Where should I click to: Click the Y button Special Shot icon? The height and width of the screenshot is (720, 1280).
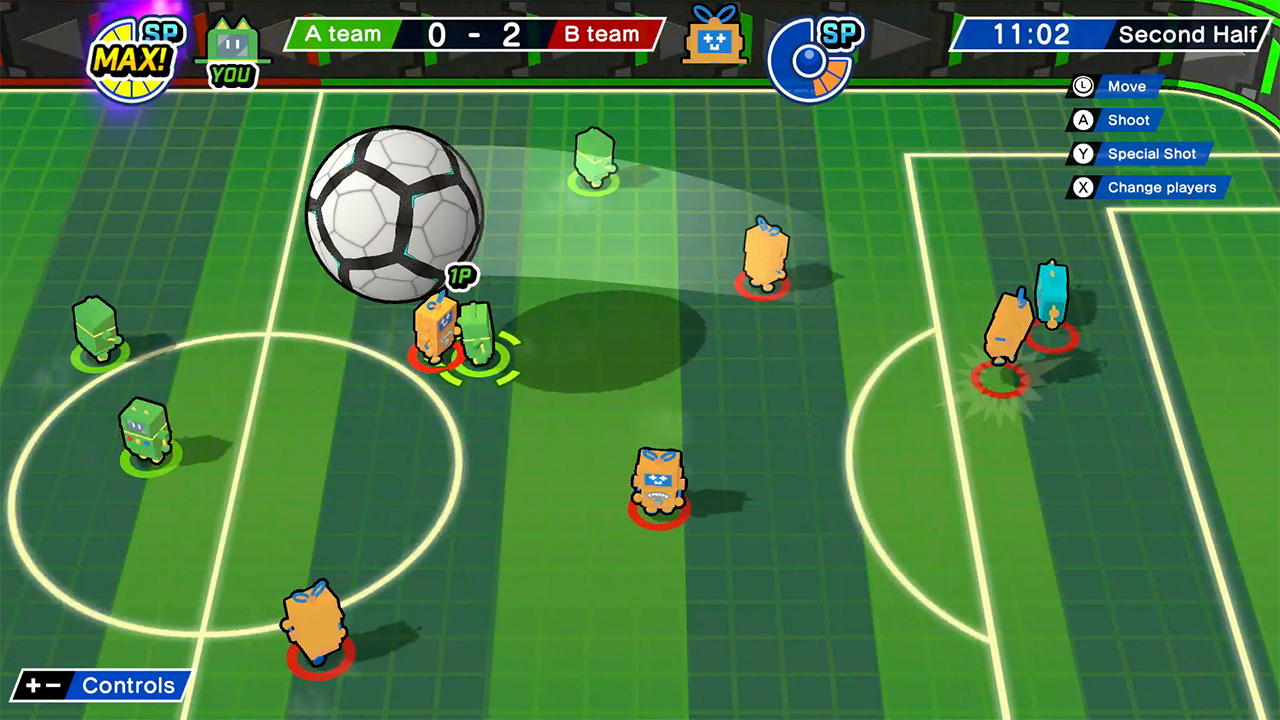(x=1084, y=154)
